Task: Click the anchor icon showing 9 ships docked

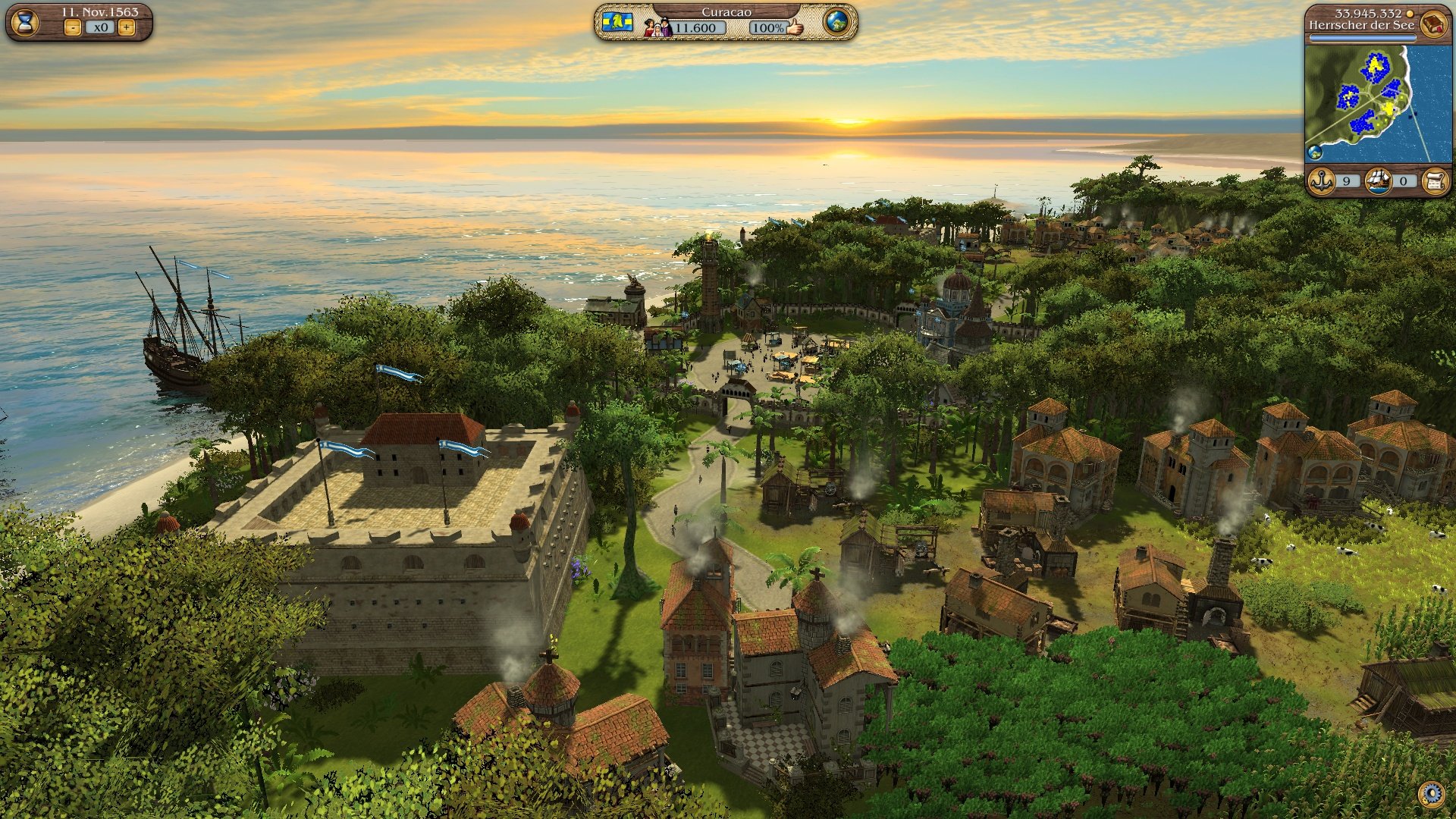Action: [x=1322, y=180]
